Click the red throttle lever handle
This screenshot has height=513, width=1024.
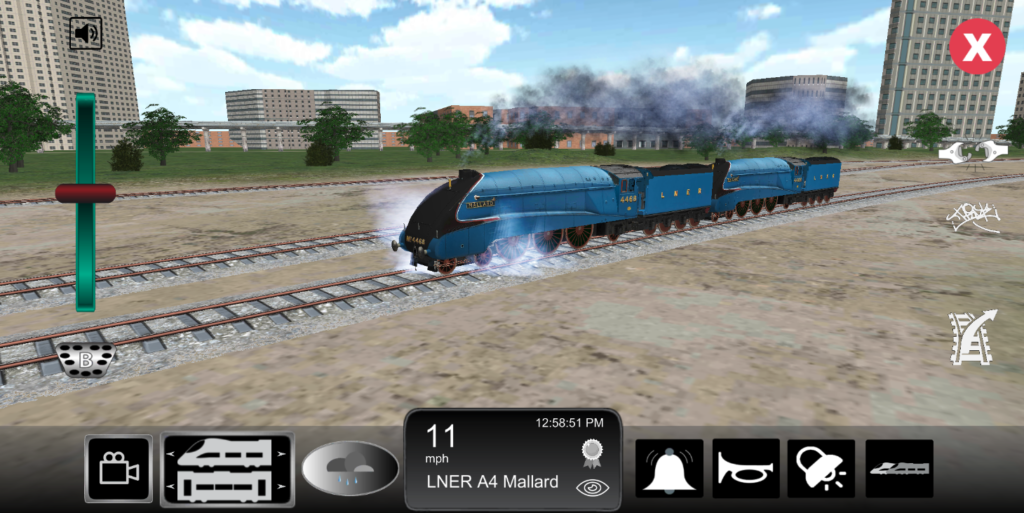coord(85,192)
